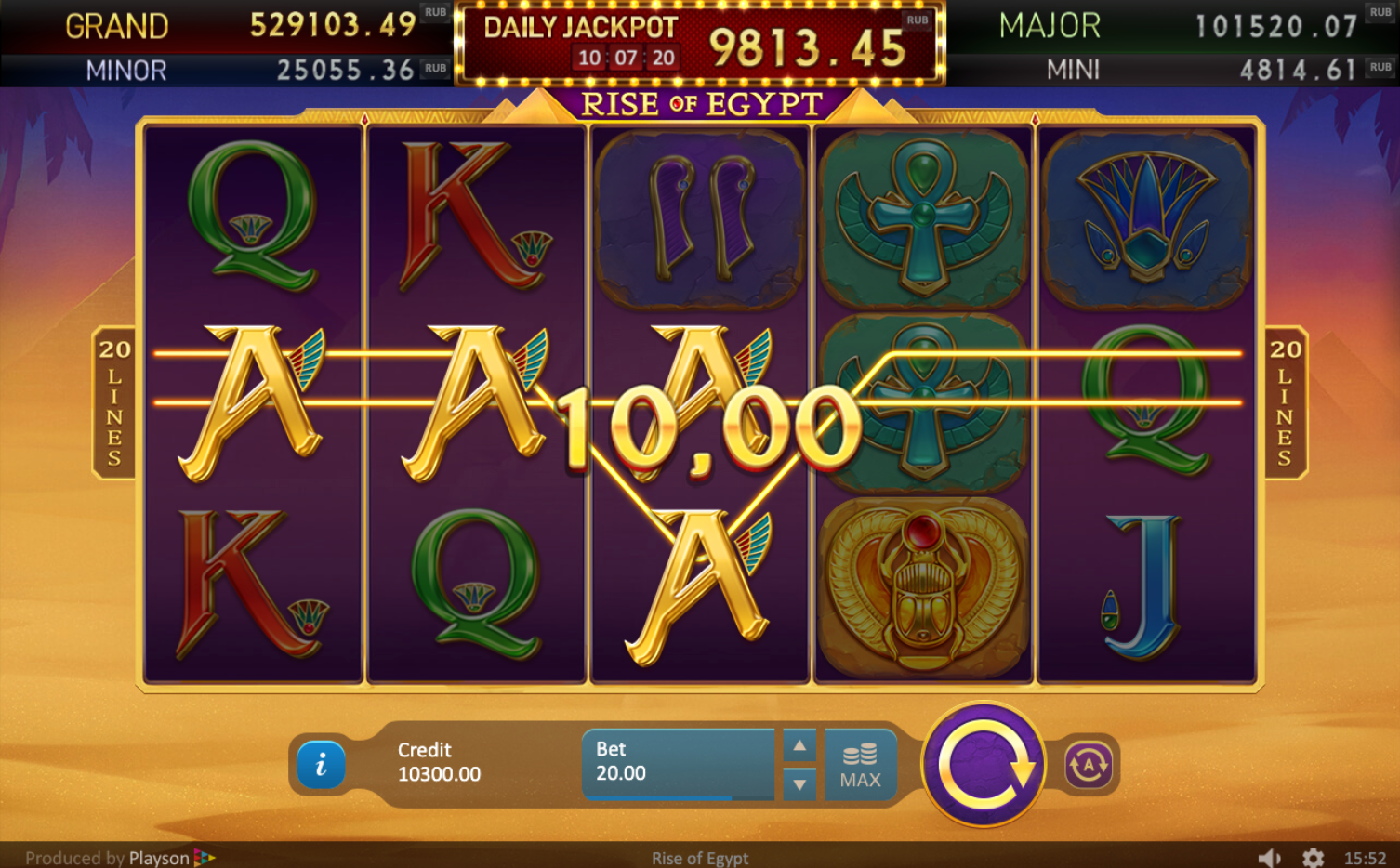
Task: Click the right 20 Lines indicator
Action: (x=1284, y=401)
